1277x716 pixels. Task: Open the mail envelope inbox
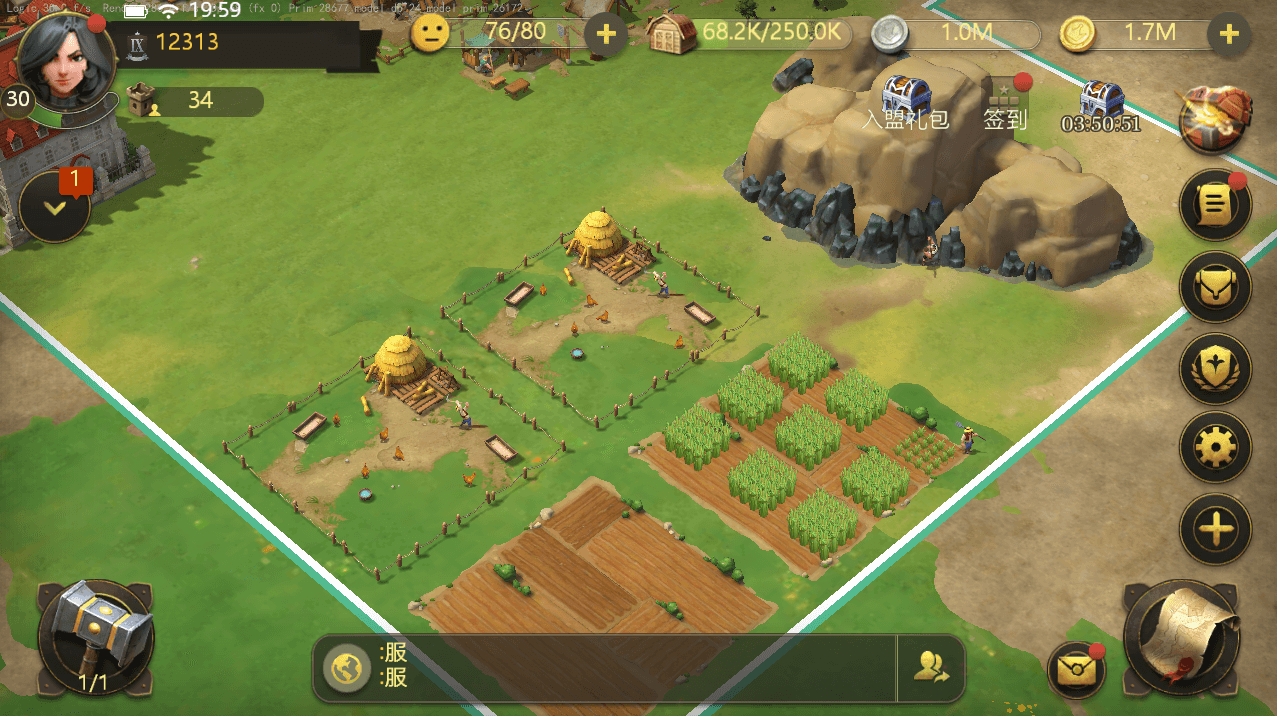(1077, 669)
